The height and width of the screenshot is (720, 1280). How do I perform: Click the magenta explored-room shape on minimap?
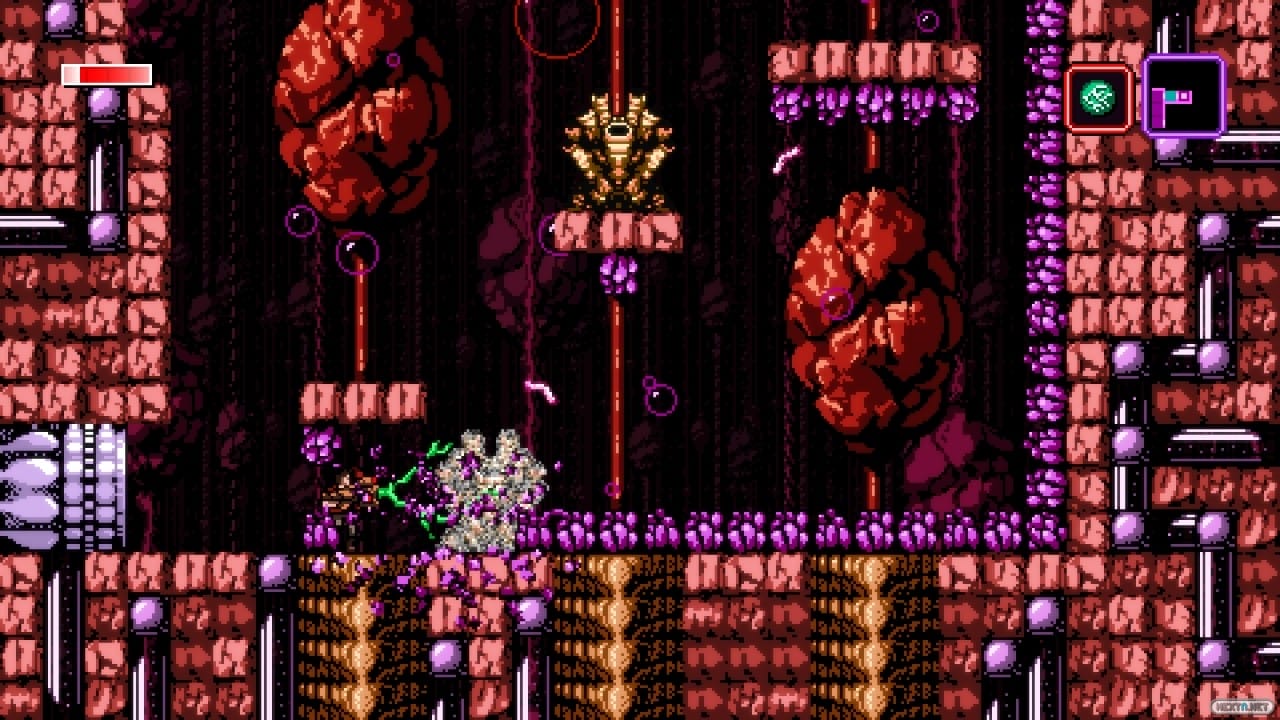point(1158,110)
